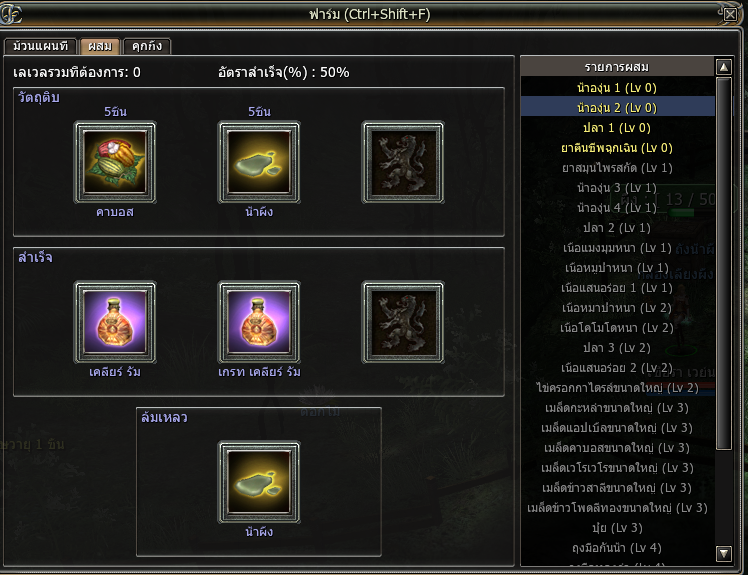Choose ถุงมือกันน้ำ (Lv 4) recipe

[617, 548]
